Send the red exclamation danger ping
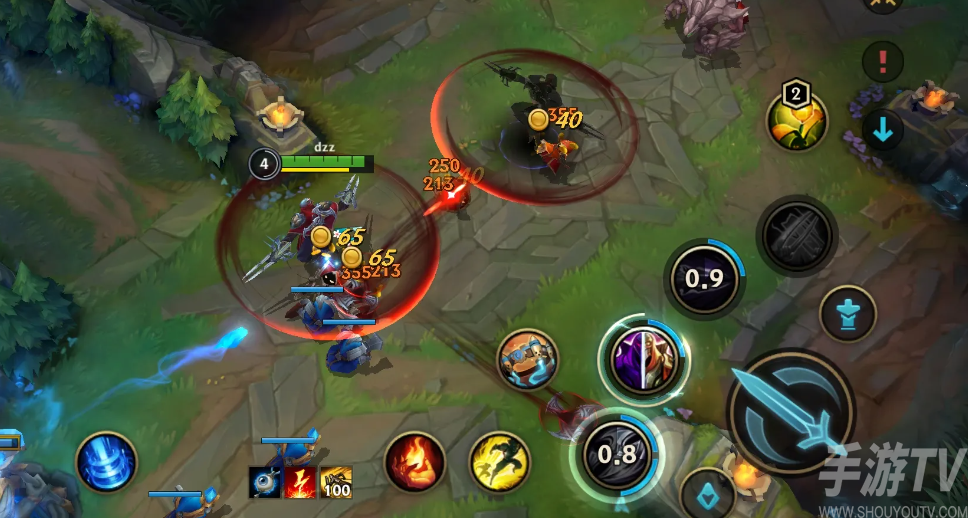 tap(883, 62)
